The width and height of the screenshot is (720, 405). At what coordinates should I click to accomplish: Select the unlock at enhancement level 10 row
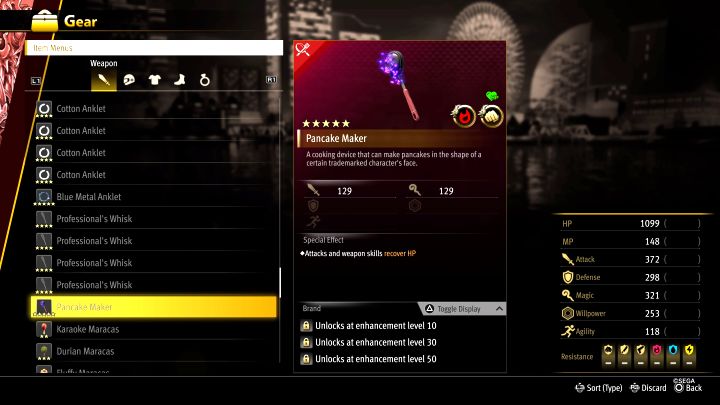(x=400, y=326)
